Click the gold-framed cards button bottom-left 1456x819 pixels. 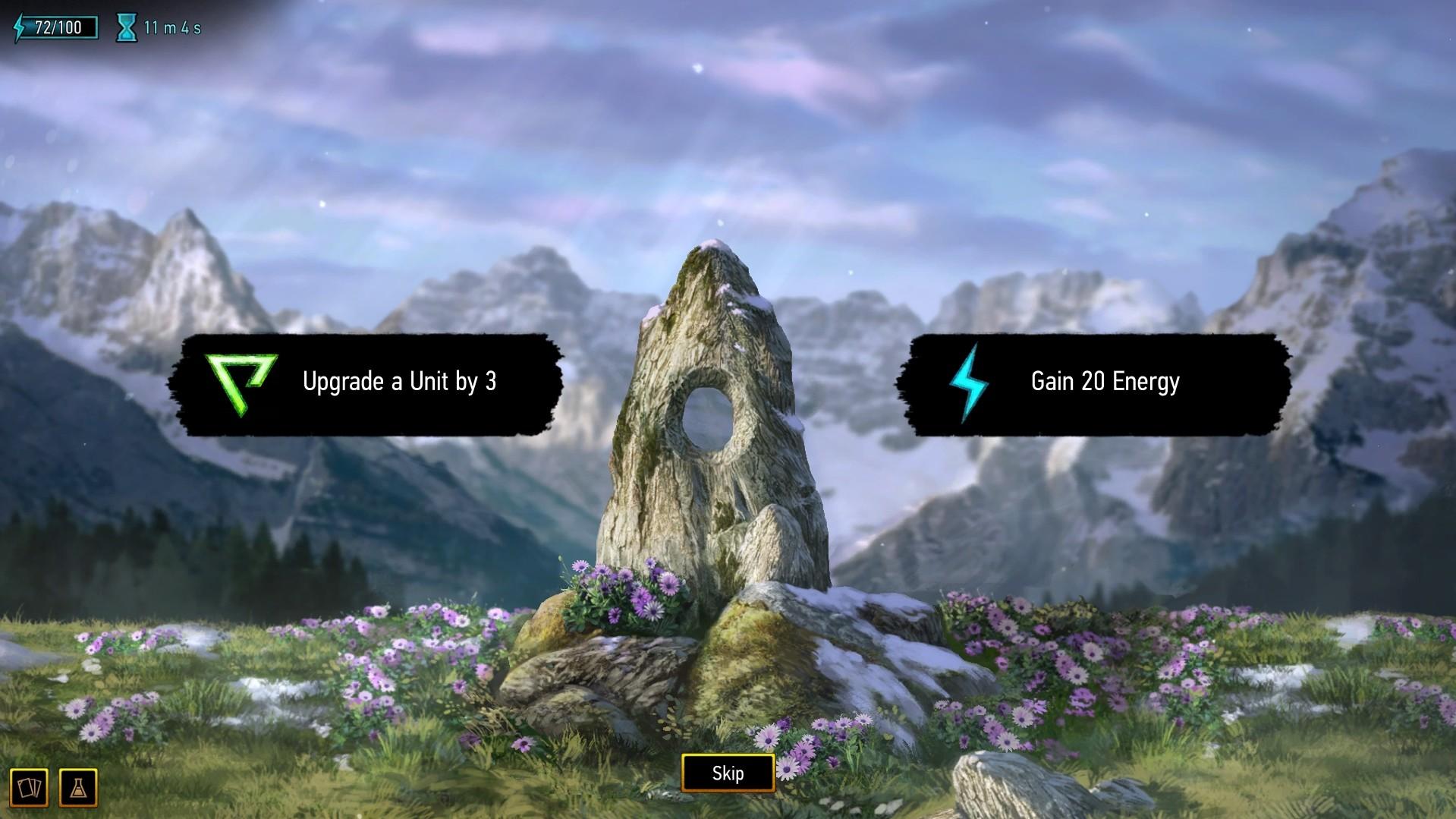[27, 786]
